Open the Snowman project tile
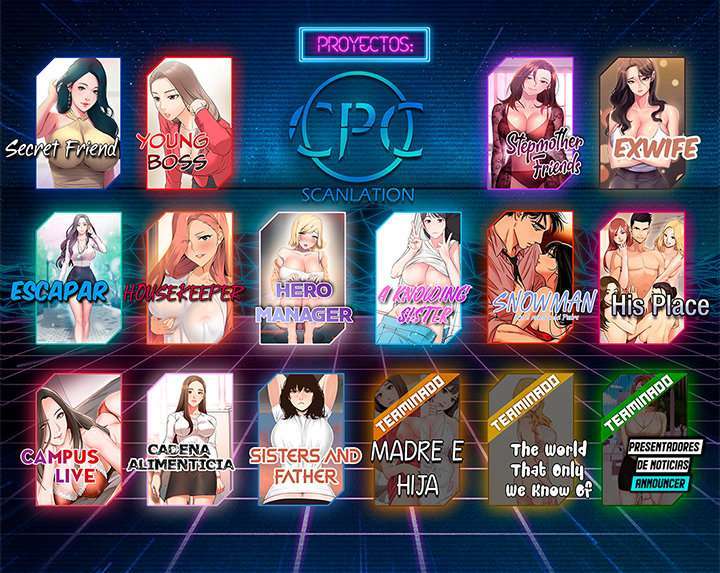This screenshot has height=573, width=720. (x=530, y=278)
